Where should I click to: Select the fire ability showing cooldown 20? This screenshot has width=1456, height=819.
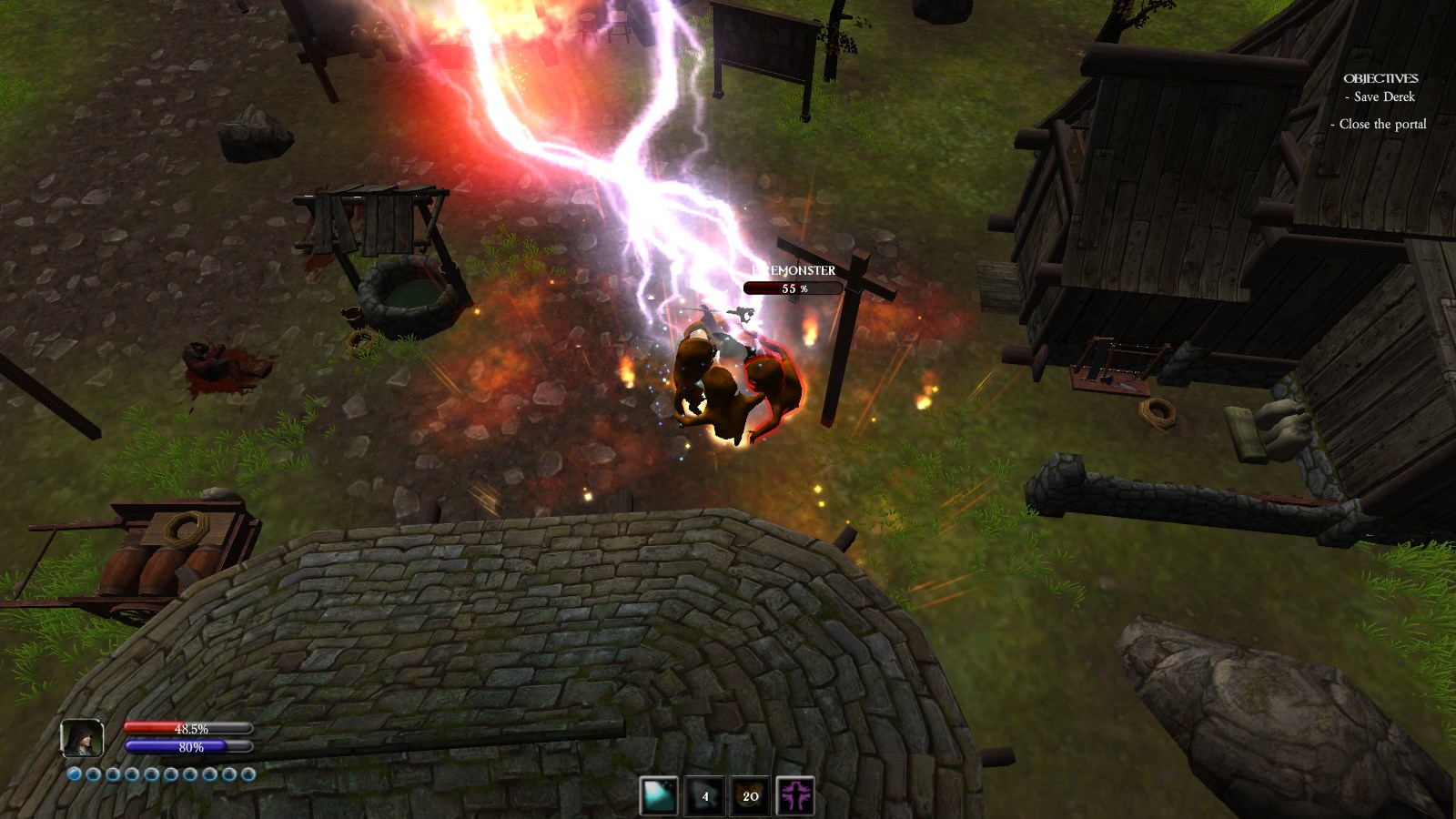(750, 796)
